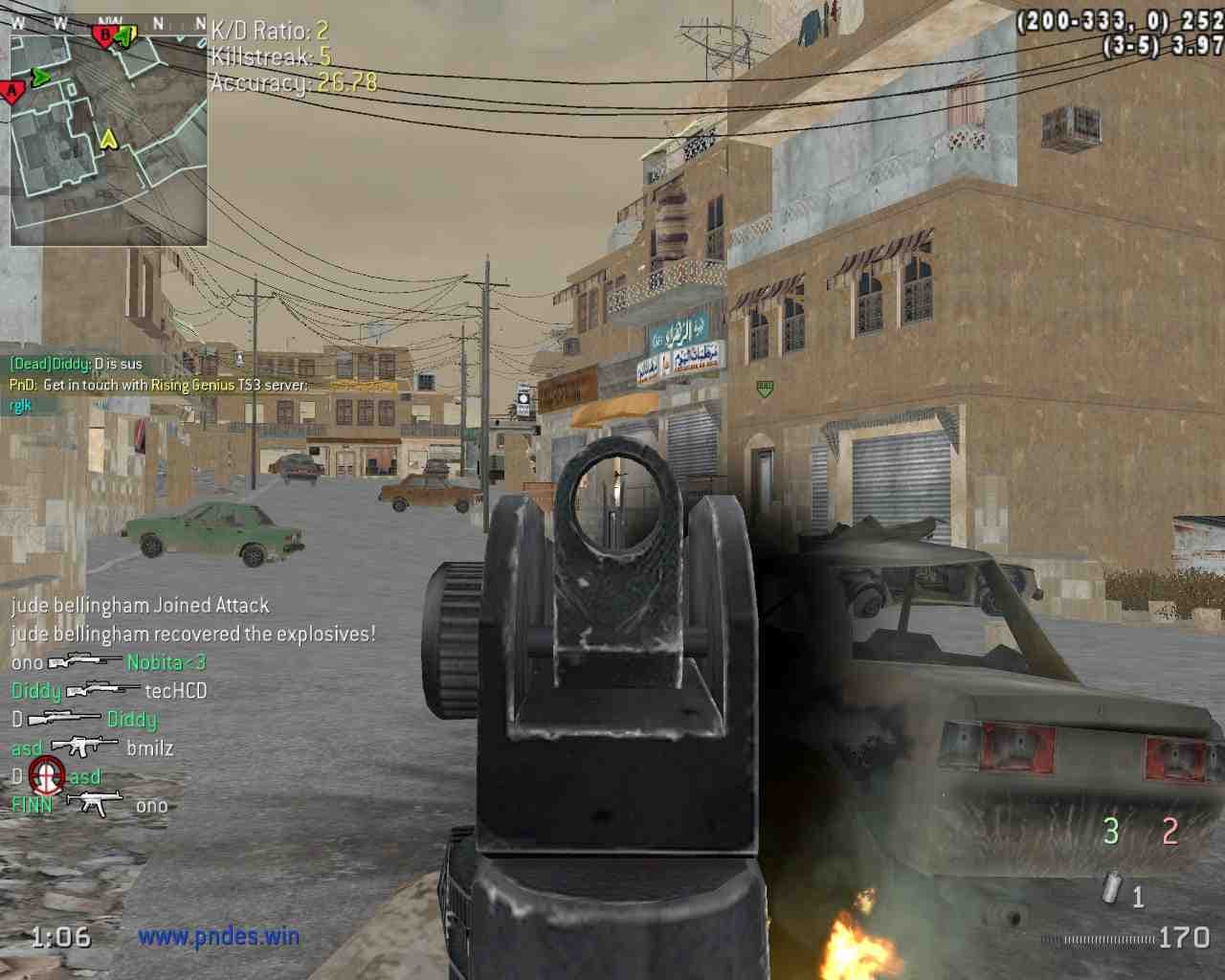Viewport: 1225px width, 980px height.
Task: Click the headshot icon in the killfeed
Action: [46, 775]
